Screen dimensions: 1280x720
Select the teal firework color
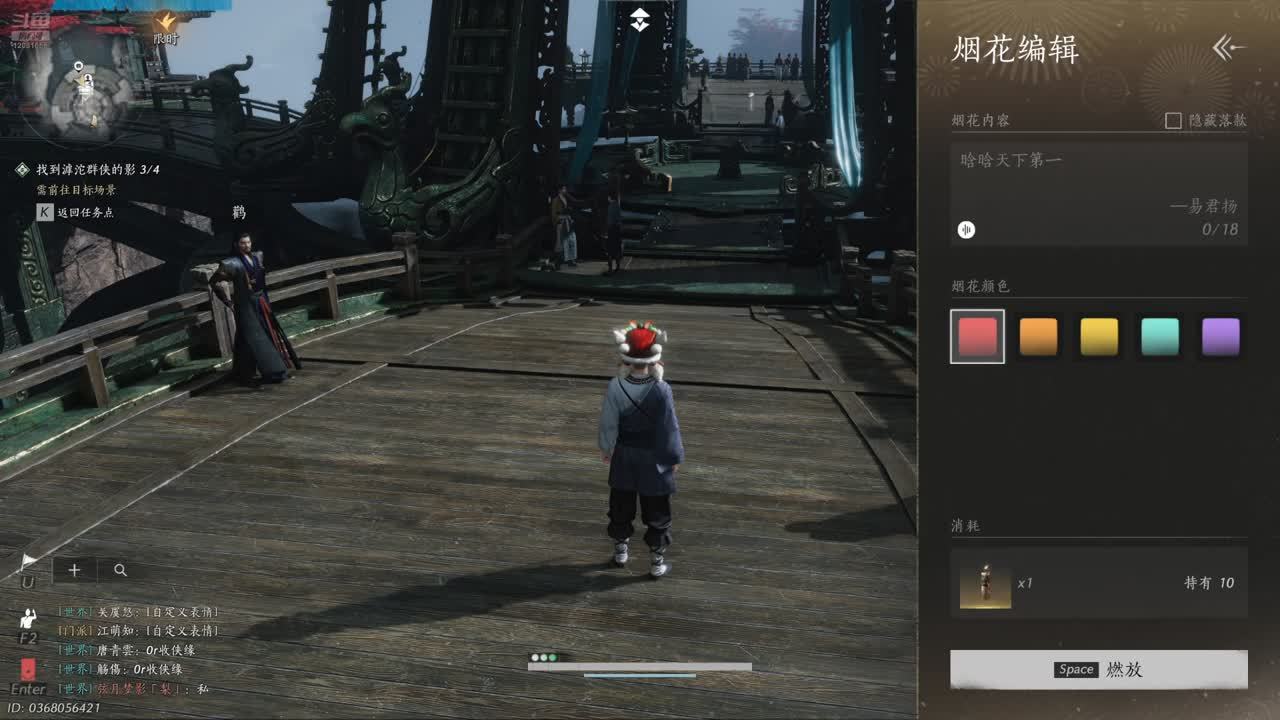[1160, 337]
